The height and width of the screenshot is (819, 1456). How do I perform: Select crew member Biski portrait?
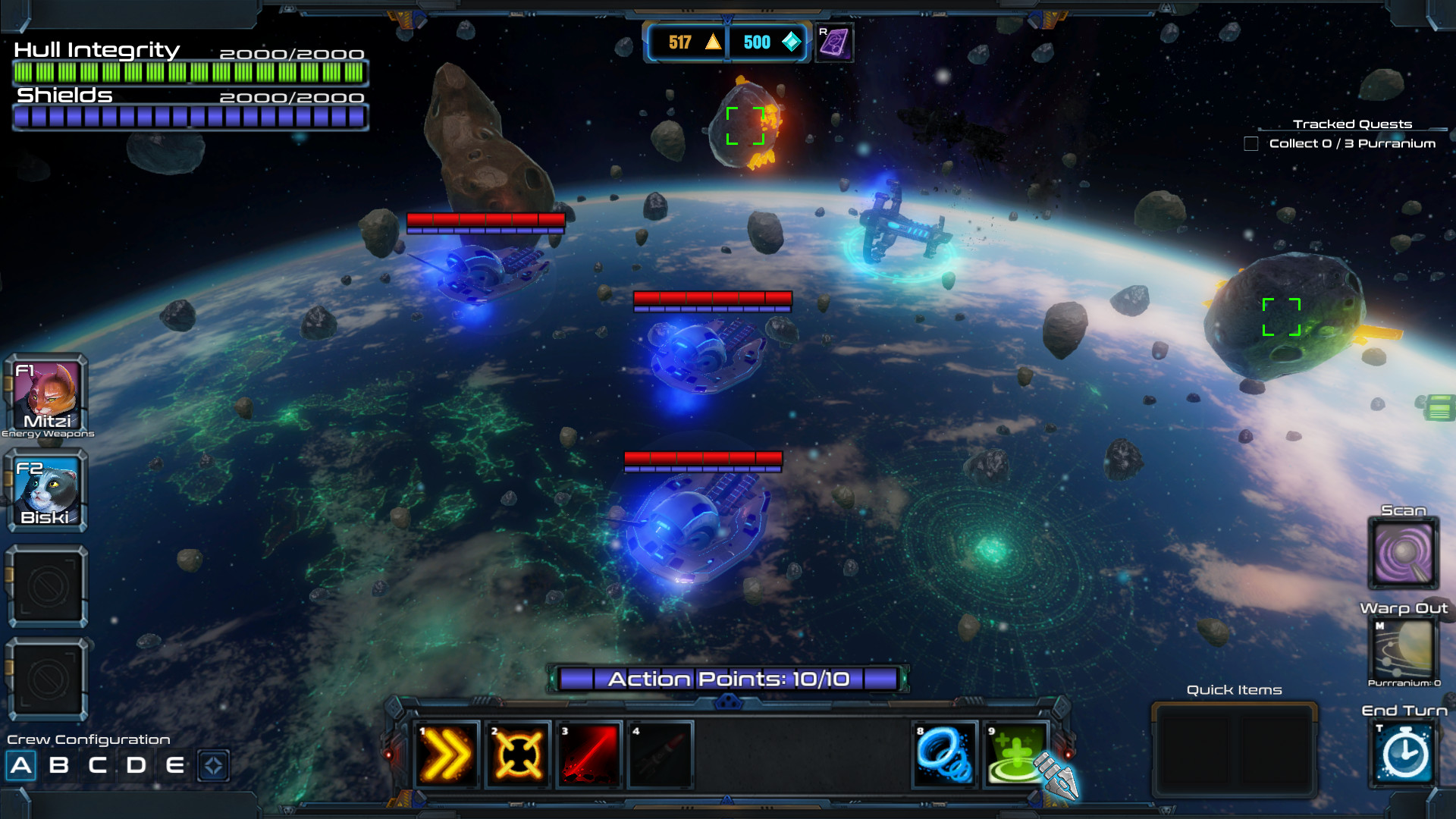click(x=47, y=490)
